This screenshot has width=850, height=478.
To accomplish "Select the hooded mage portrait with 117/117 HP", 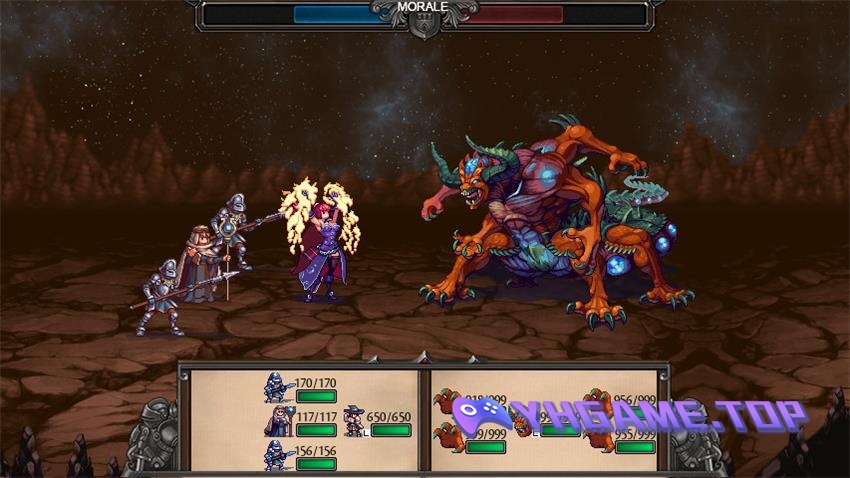I will [x=275, y=421].
